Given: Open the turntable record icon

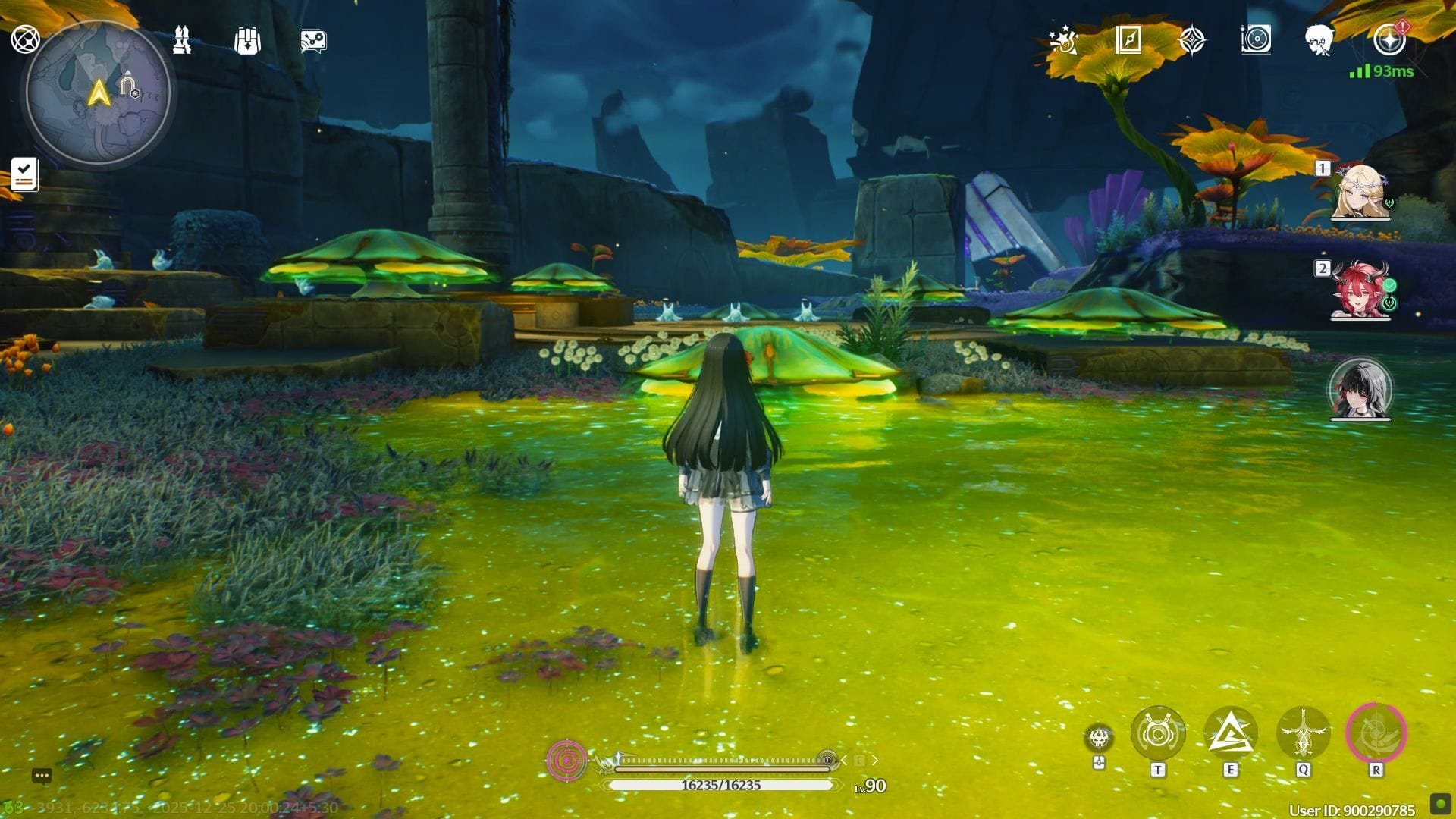Looking at the screenshot, I should coord(1256,39).
